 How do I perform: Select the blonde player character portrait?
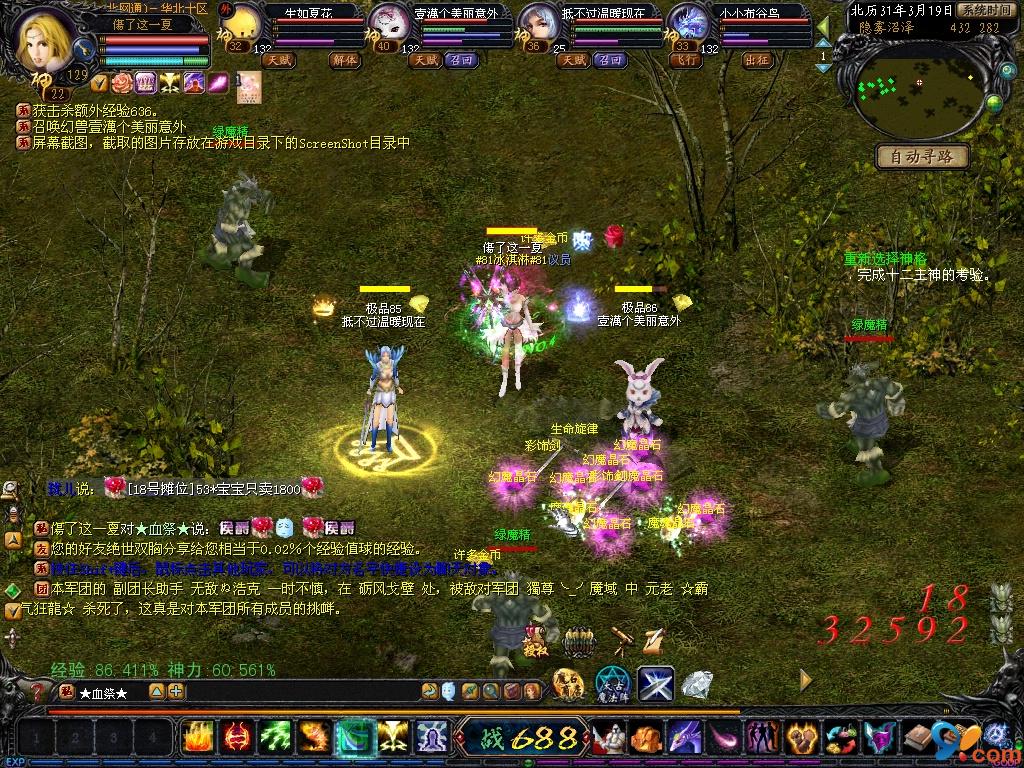[46, 38]
